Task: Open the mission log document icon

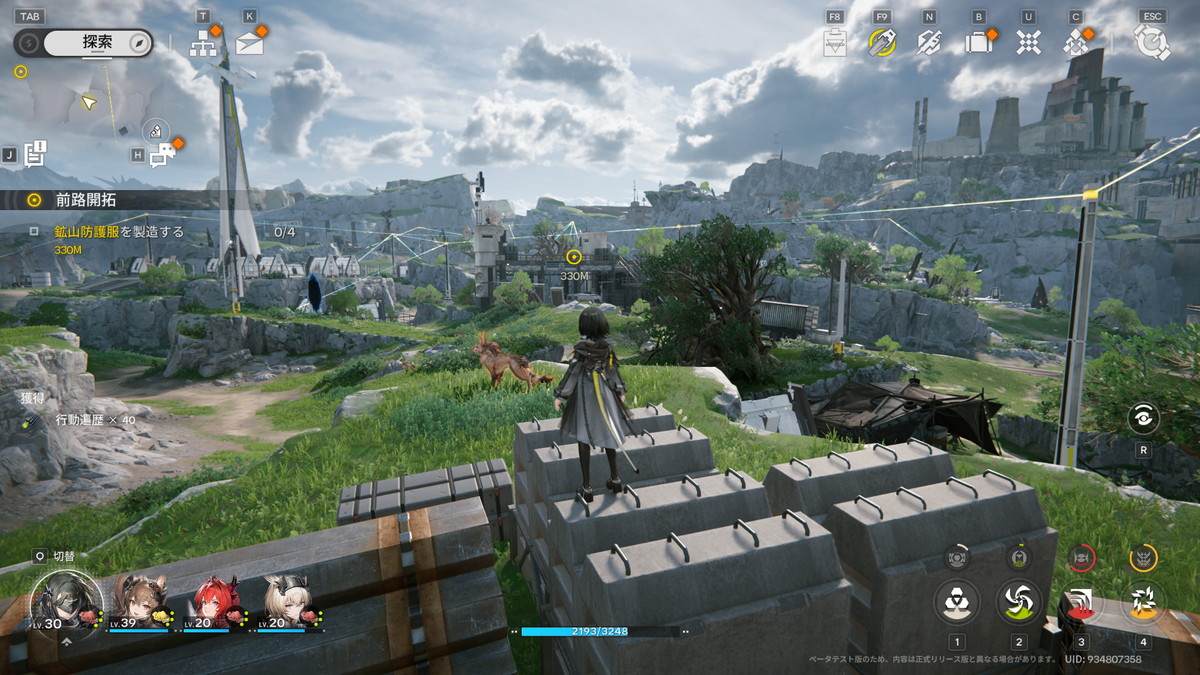Action: point(36,153)
